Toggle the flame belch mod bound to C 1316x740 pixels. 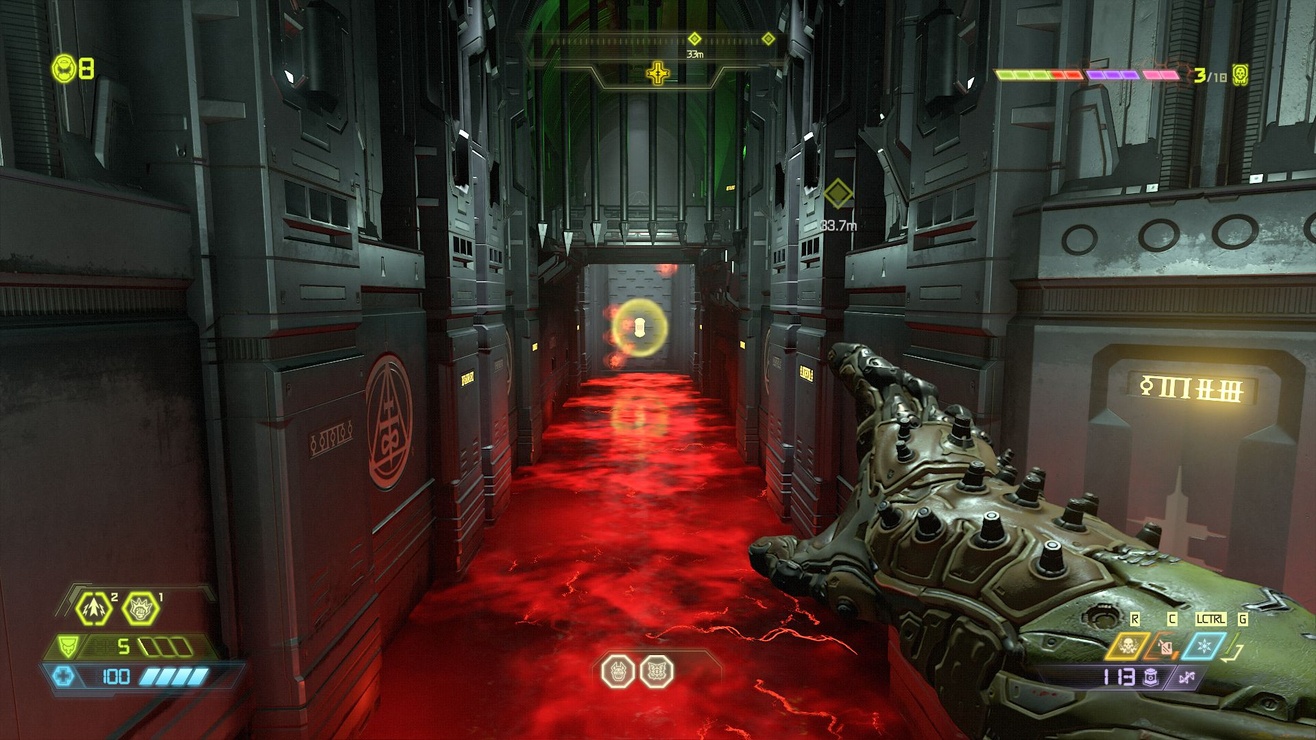point(1164,645)
